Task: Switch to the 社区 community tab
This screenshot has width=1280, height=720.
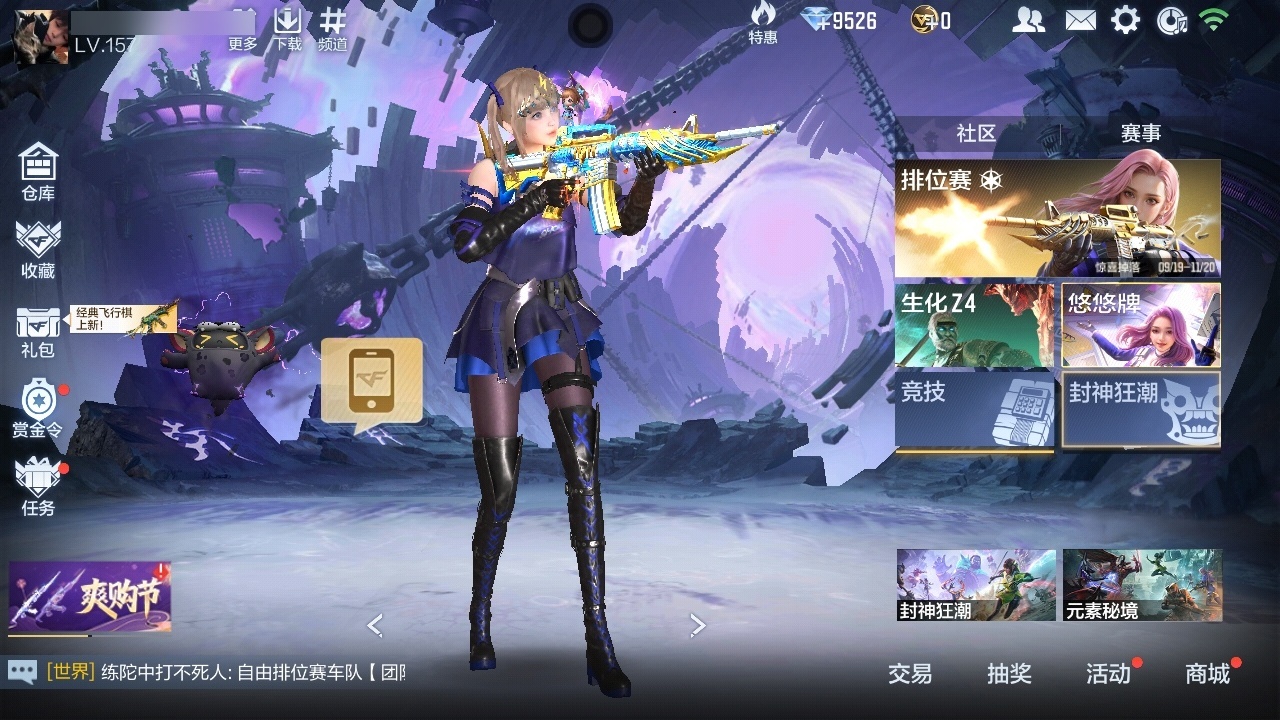Action: (x=976, y=133)
